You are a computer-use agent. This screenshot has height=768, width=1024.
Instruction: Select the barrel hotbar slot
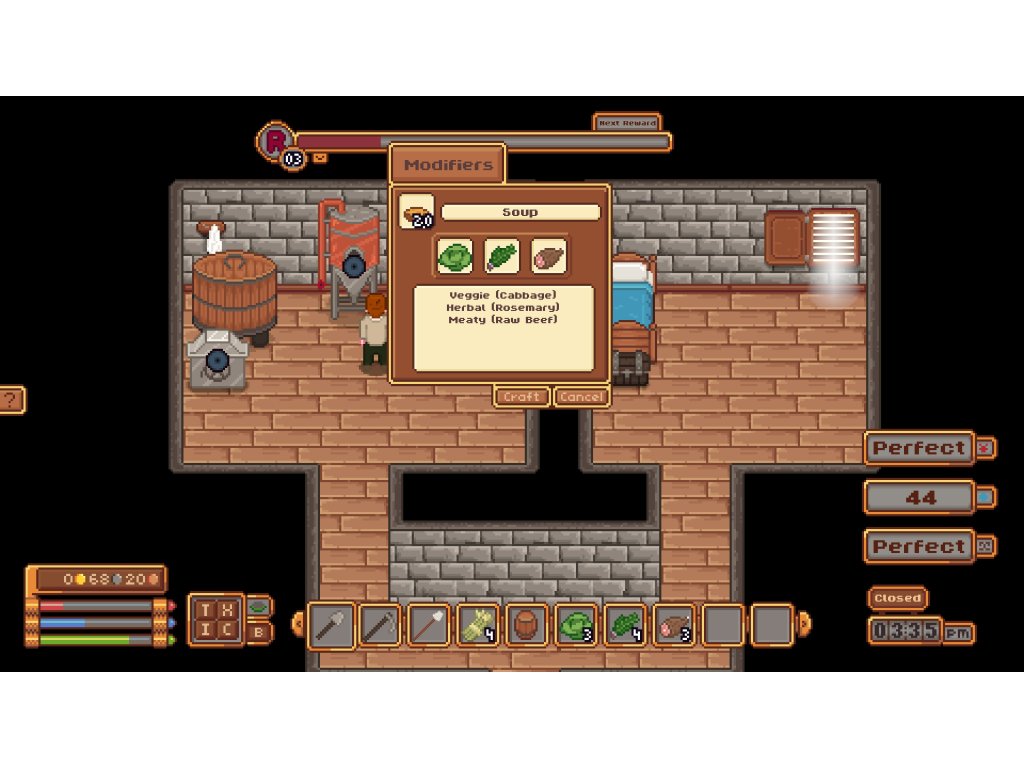(x=527, y=626)
